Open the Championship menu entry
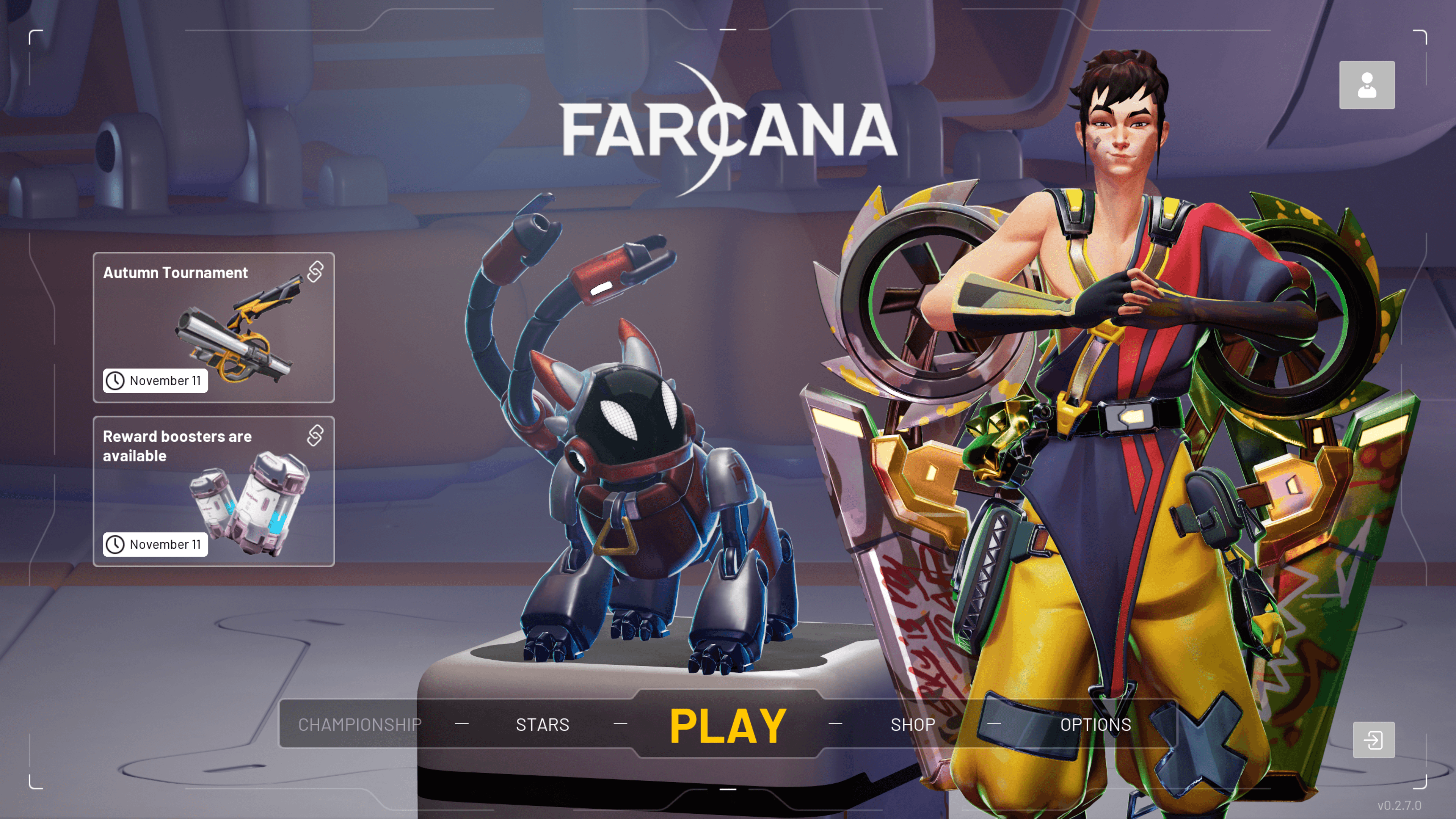 (359, 725)
